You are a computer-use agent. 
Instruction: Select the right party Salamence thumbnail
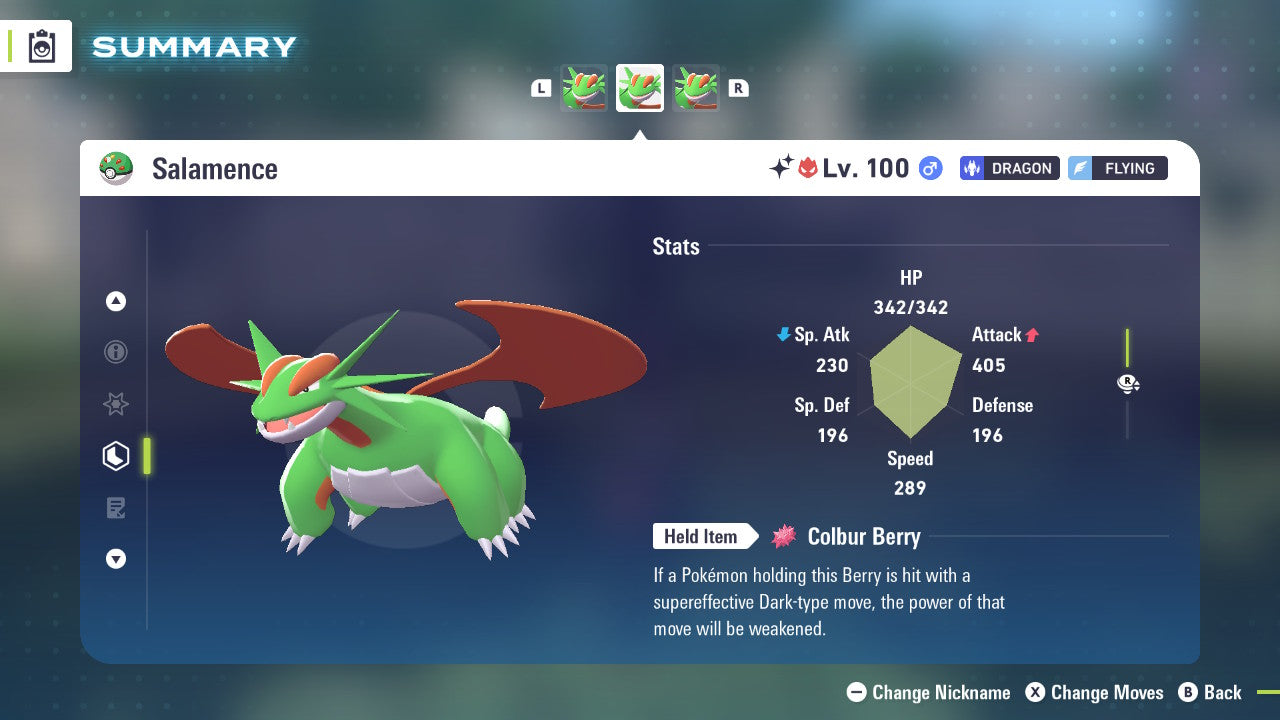coord(697,88)
